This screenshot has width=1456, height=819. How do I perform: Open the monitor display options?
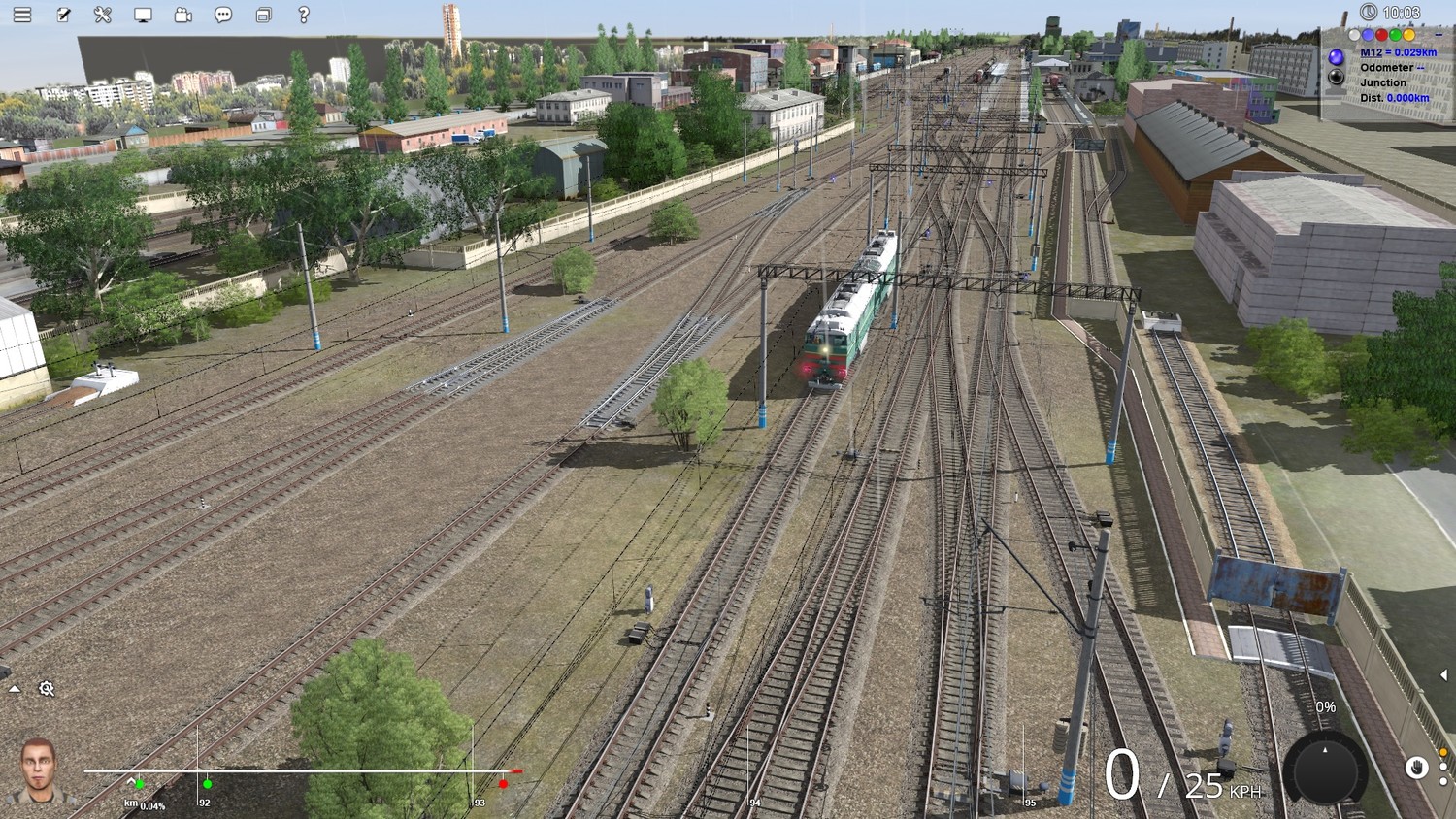pos(143,15)
